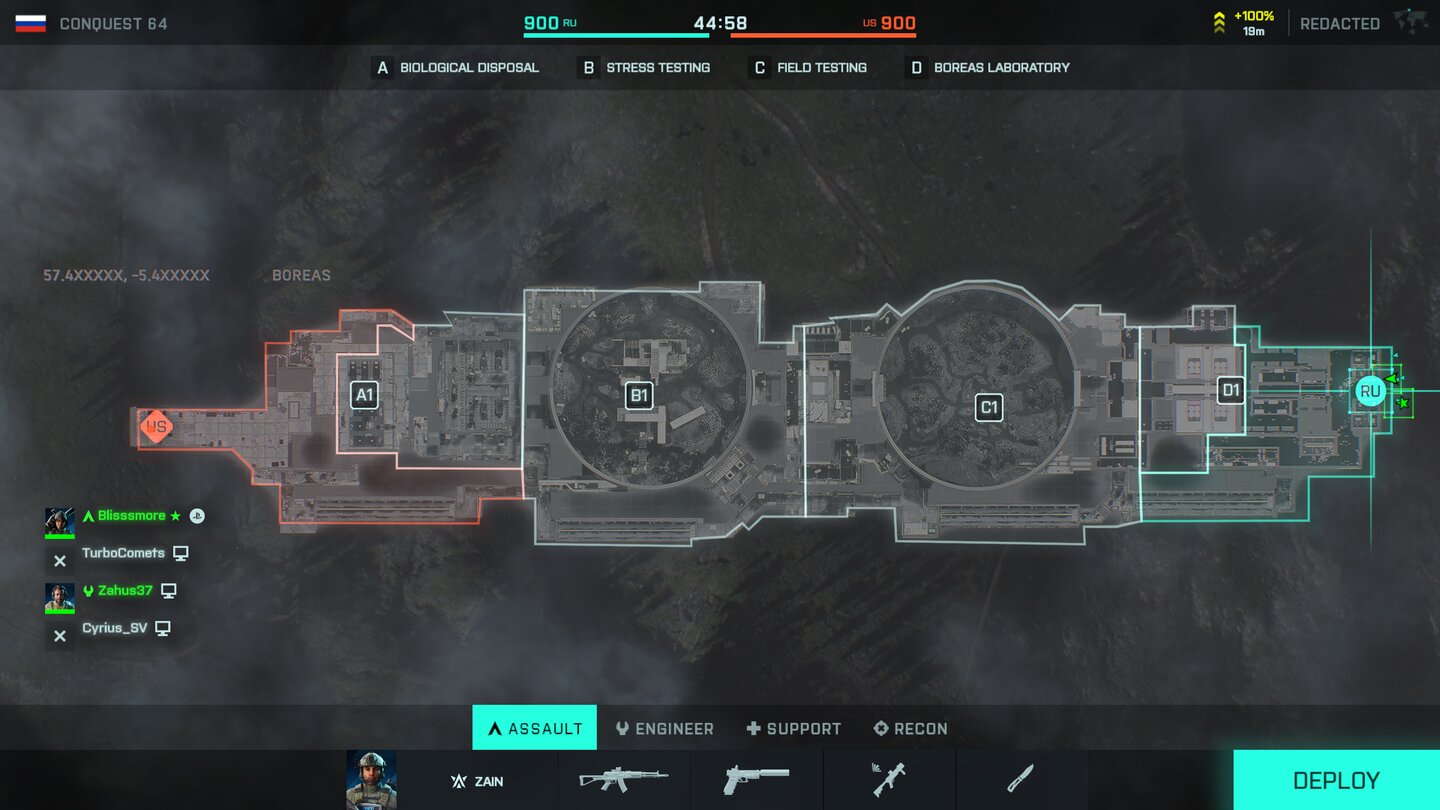Deploy into the match

[1336, 780]
